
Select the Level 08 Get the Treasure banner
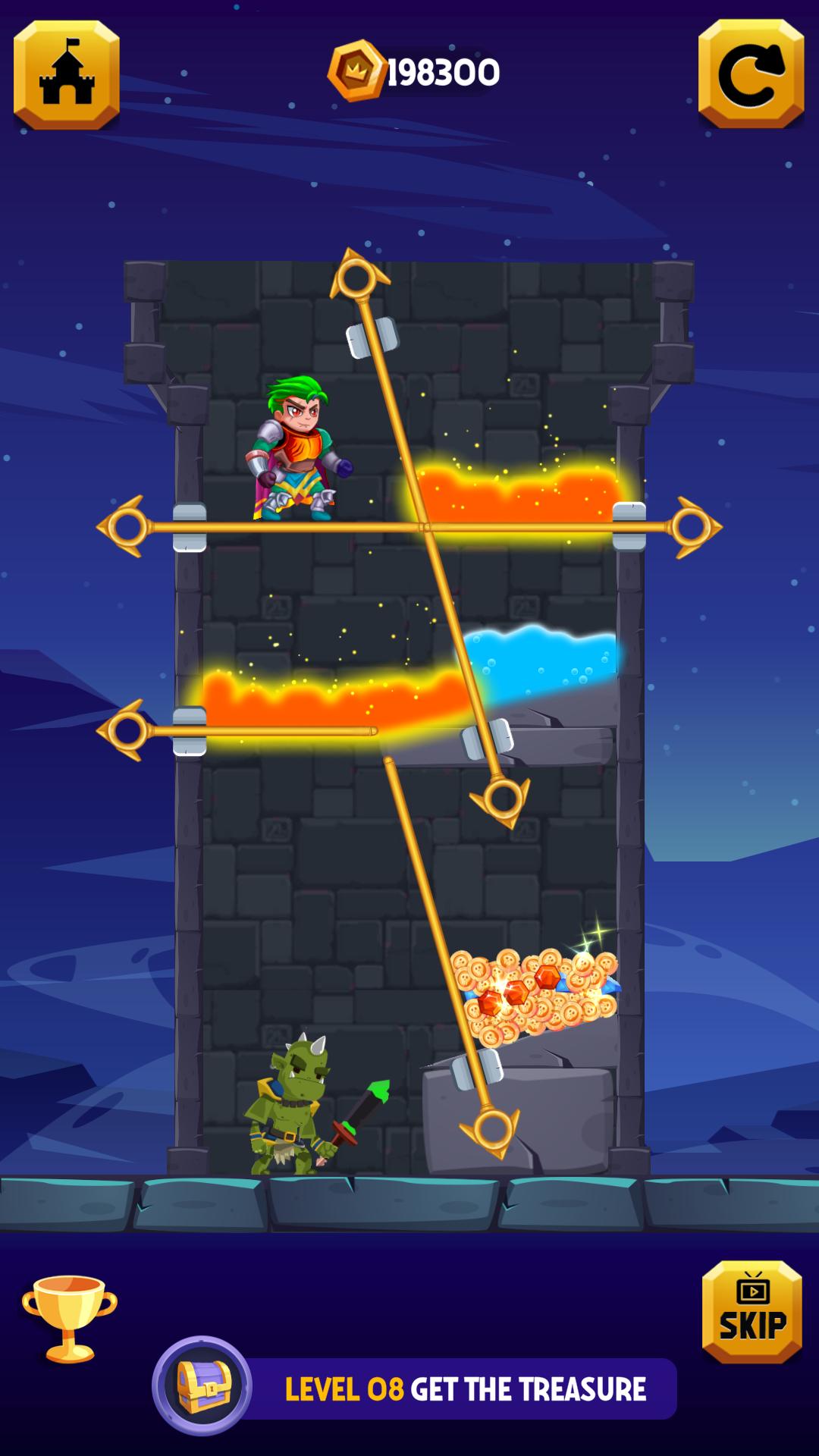point(465,1389)
